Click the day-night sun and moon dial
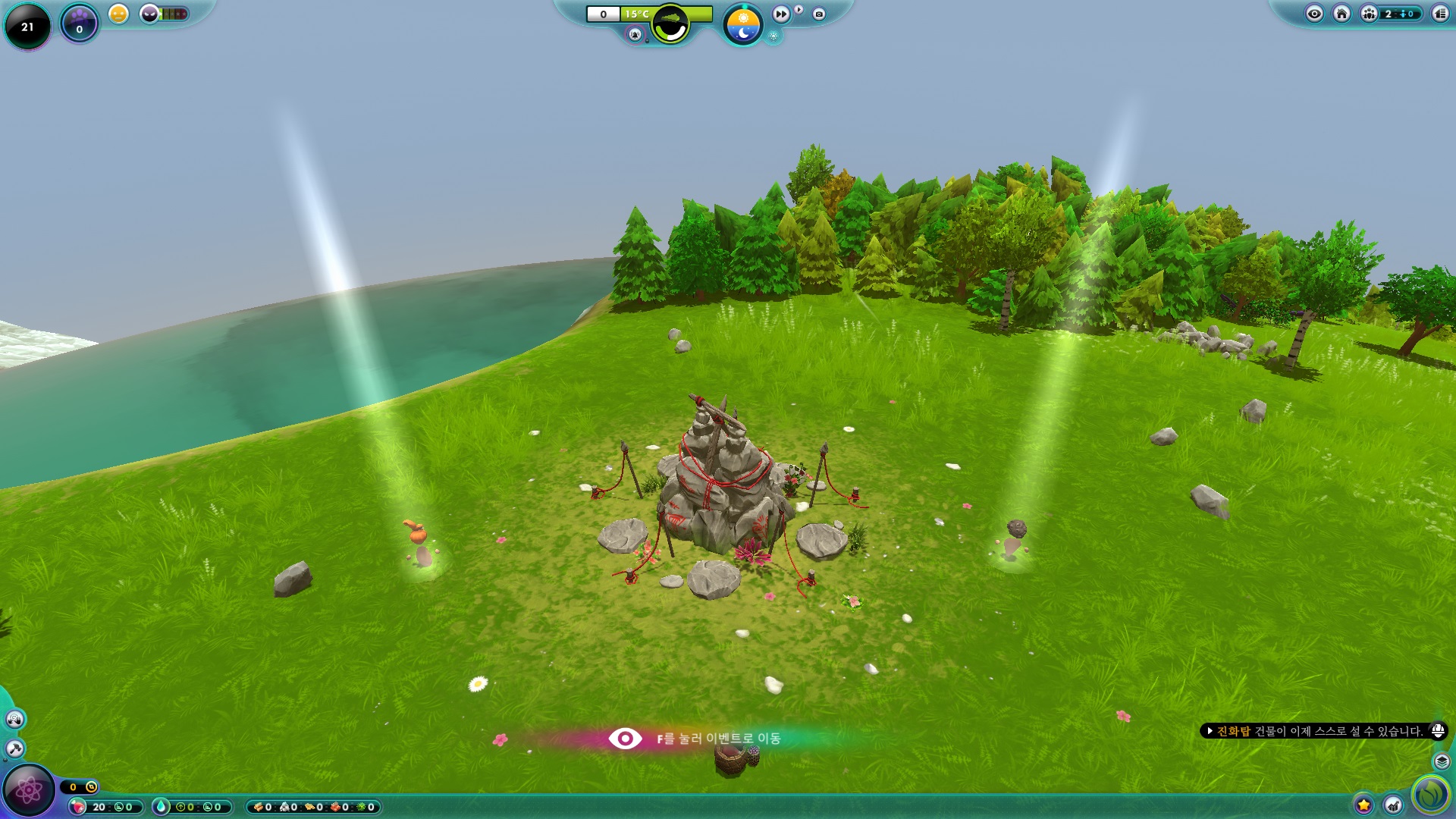1456x819 pixels. [x=742, y=25]
